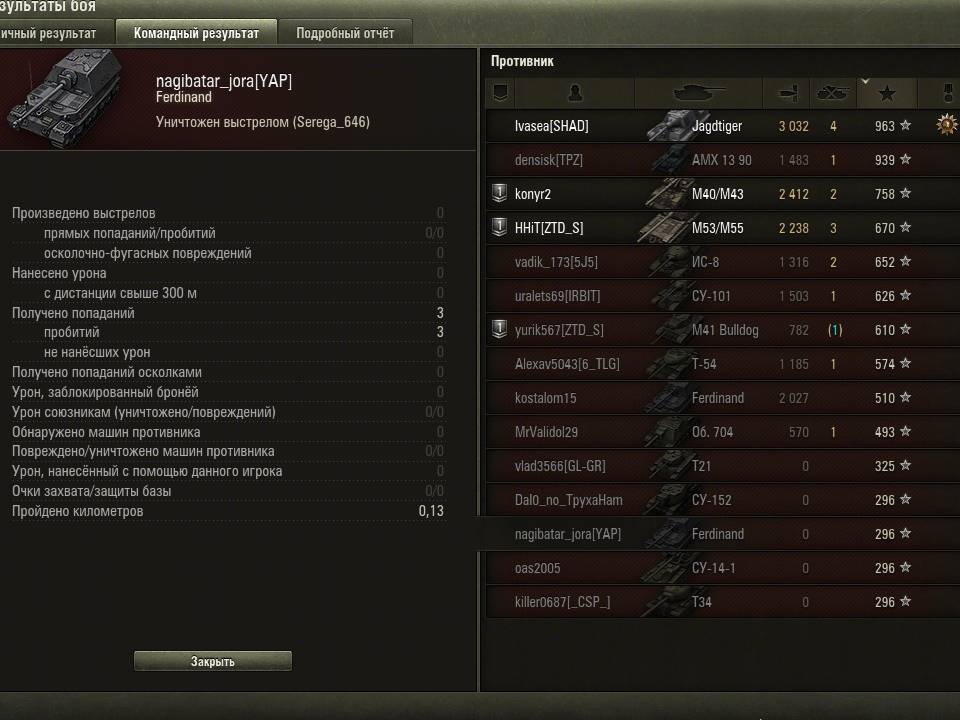Select player Ivasea[SHAD] row
This screenshot has height=720, width=960.
(x=552, y=126)
